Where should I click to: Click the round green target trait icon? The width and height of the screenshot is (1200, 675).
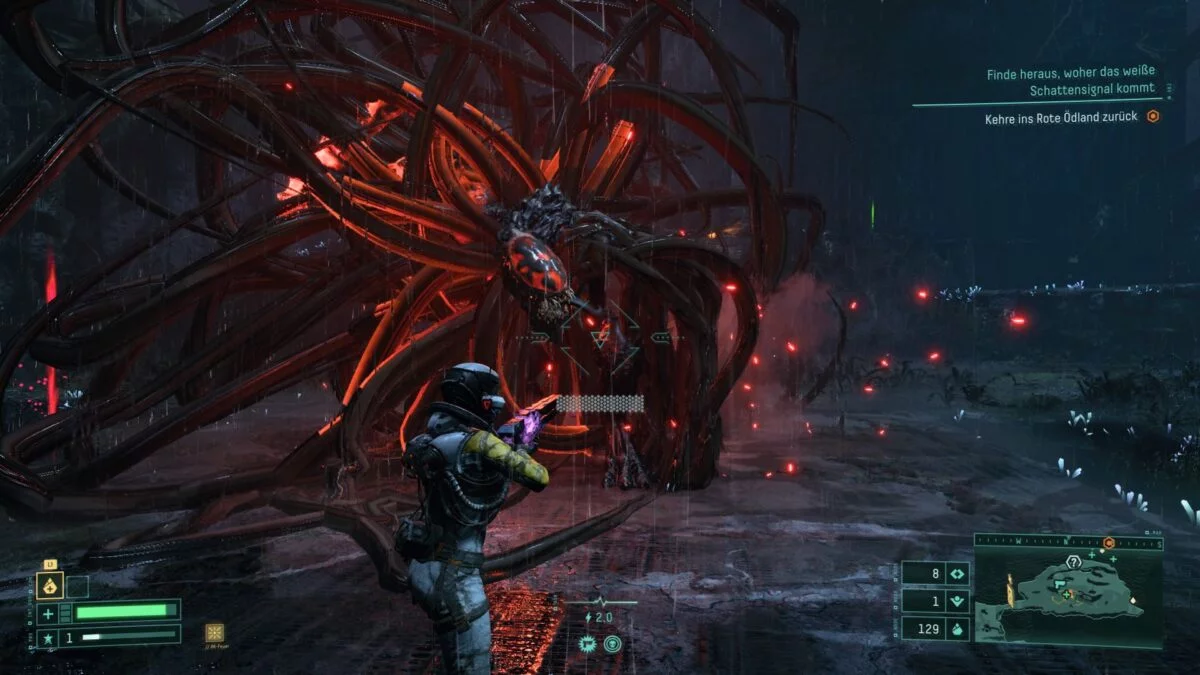[611, 644]
